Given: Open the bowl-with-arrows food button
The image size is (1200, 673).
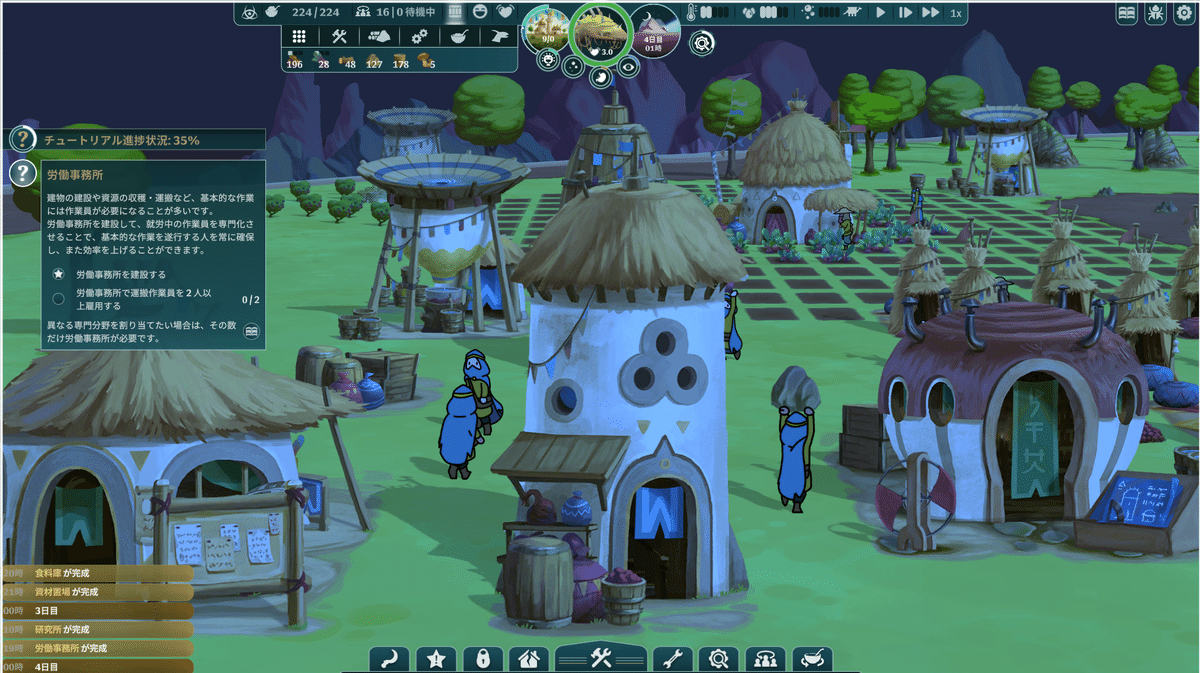Looking at the screenshot, I should coord(812,659).
